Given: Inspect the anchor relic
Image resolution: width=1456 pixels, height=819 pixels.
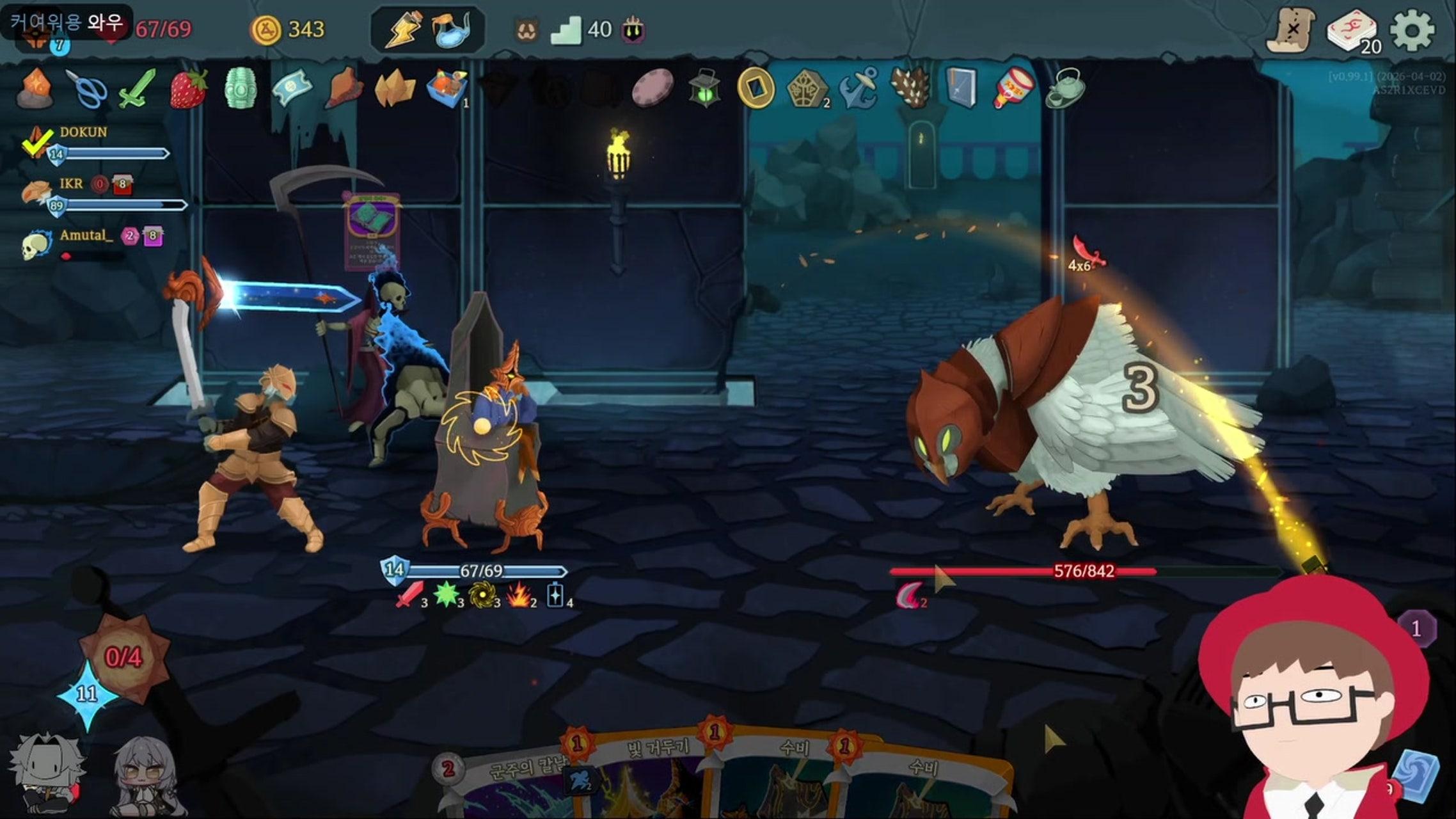Looking at the screenshot, I should point(859,88).
